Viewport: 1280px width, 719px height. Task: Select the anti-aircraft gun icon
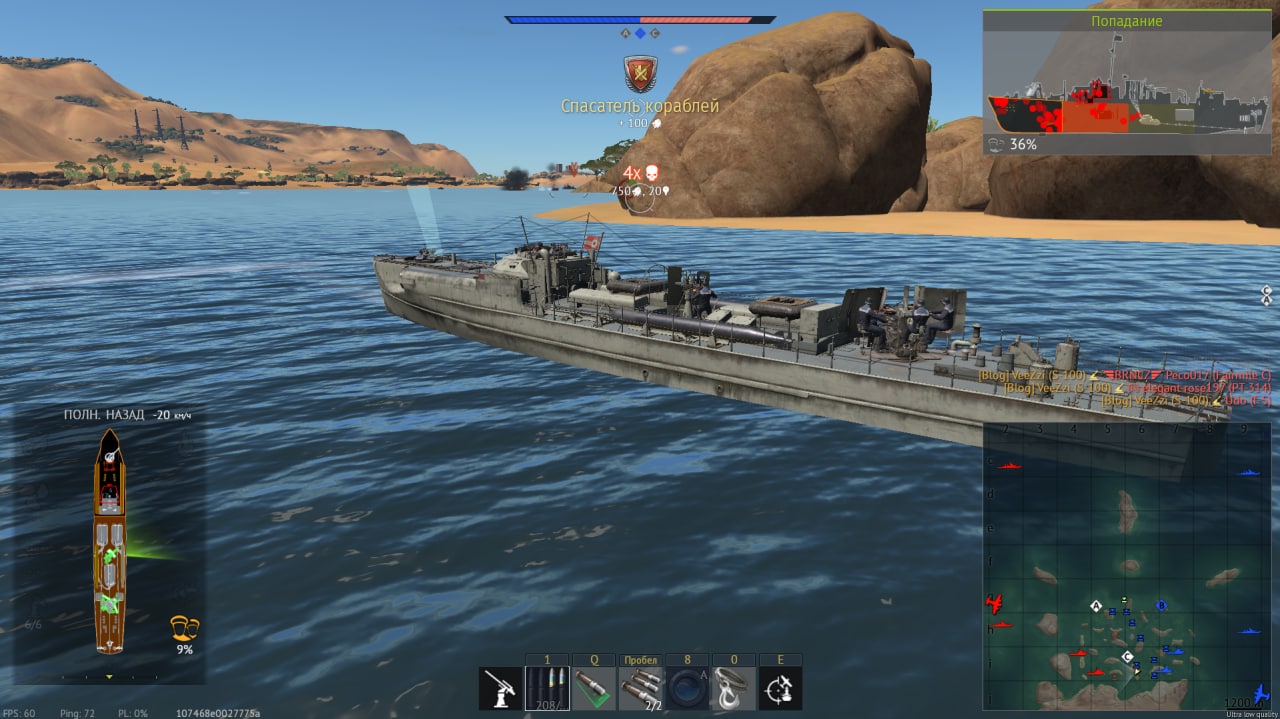(x=500, y=688)
